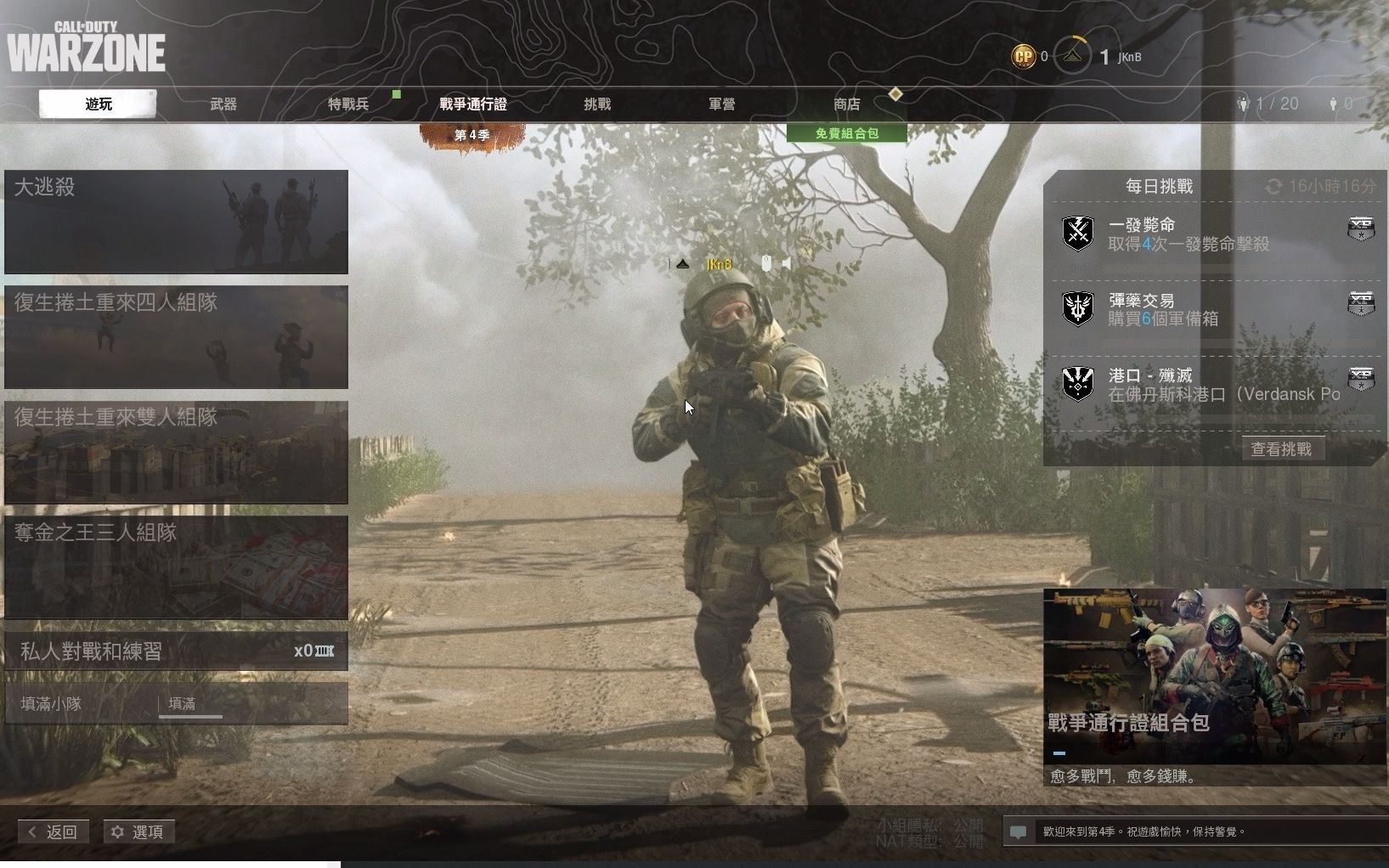Open the 商店 tab
This screenshot has width=1389, height=868.
[846, 104]
